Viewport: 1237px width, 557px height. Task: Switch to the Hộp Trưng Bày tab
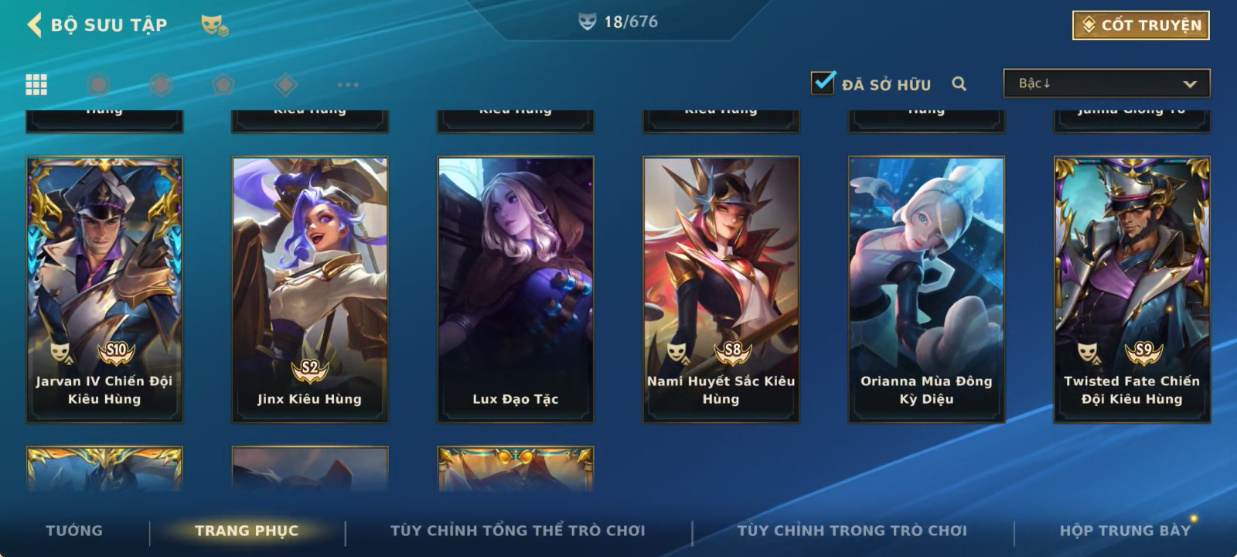pyautogui.click(x=1125, y=531)
